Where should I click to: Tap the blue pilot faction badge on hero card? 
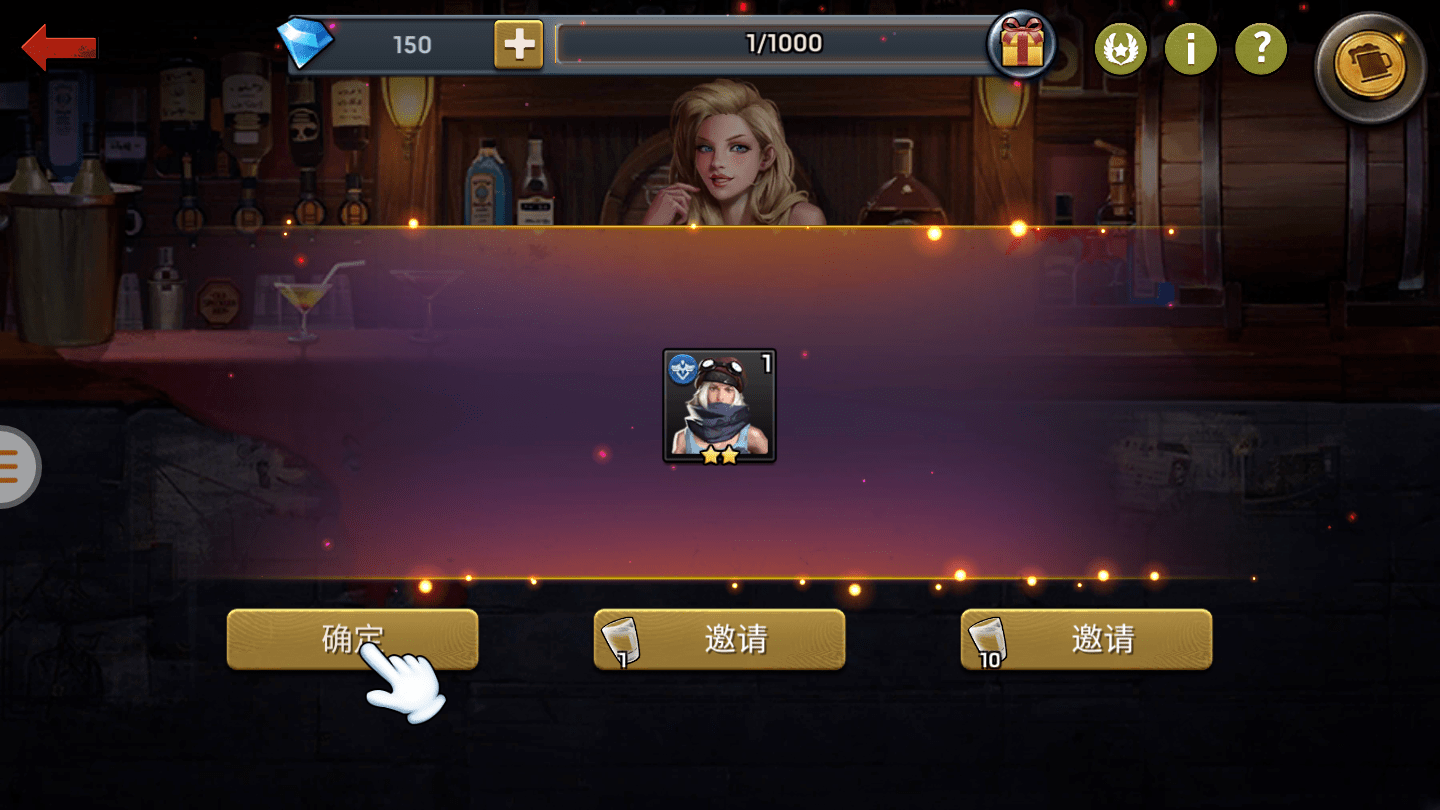(x=681, y=369)
